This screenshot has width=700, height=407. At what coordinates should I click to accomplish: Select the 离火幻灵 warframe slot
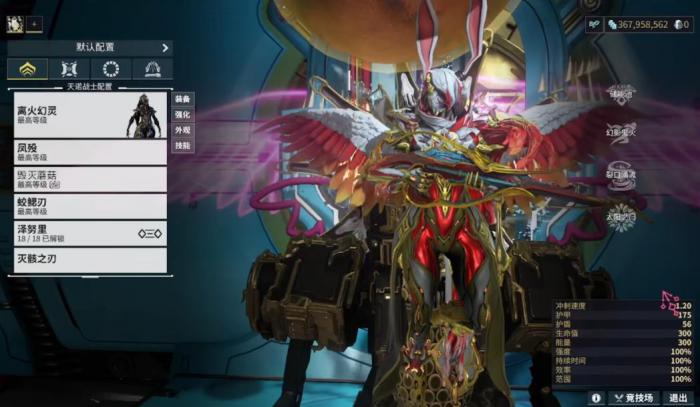(x=88, y=115)
